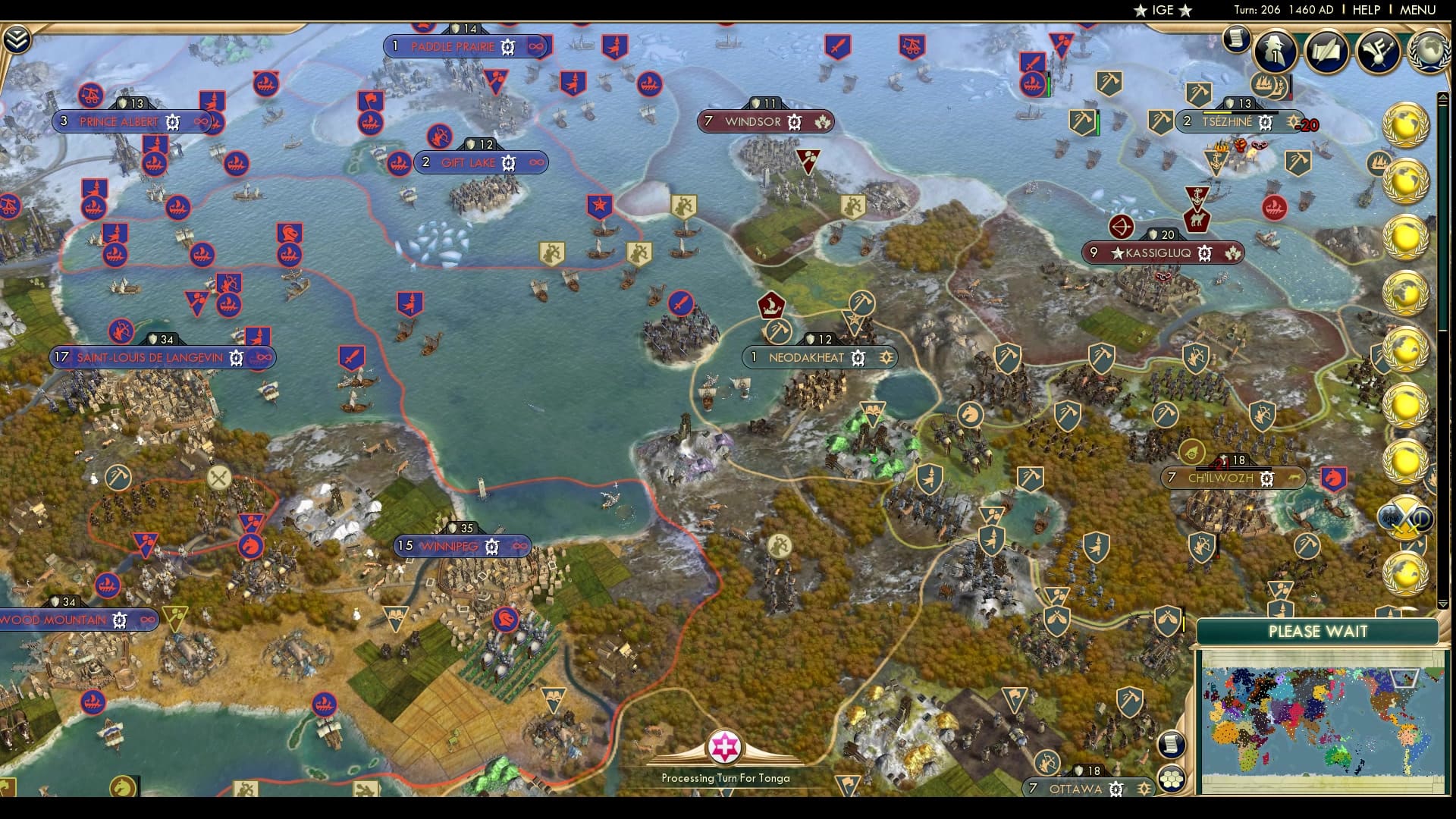Viewport: 1456px width, 819px height.
Task: Toggle the infinity focus on Paddle Prairie banner
Action: tap(537, 46)
